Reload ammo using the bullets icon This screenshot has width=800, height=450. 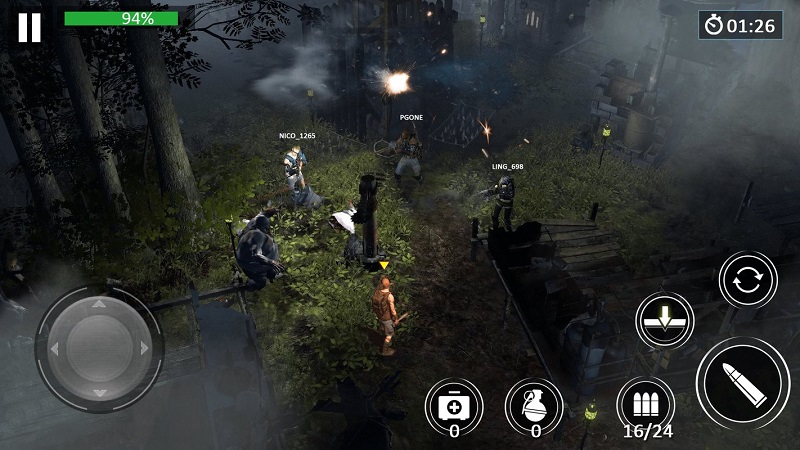click(645, 405)
